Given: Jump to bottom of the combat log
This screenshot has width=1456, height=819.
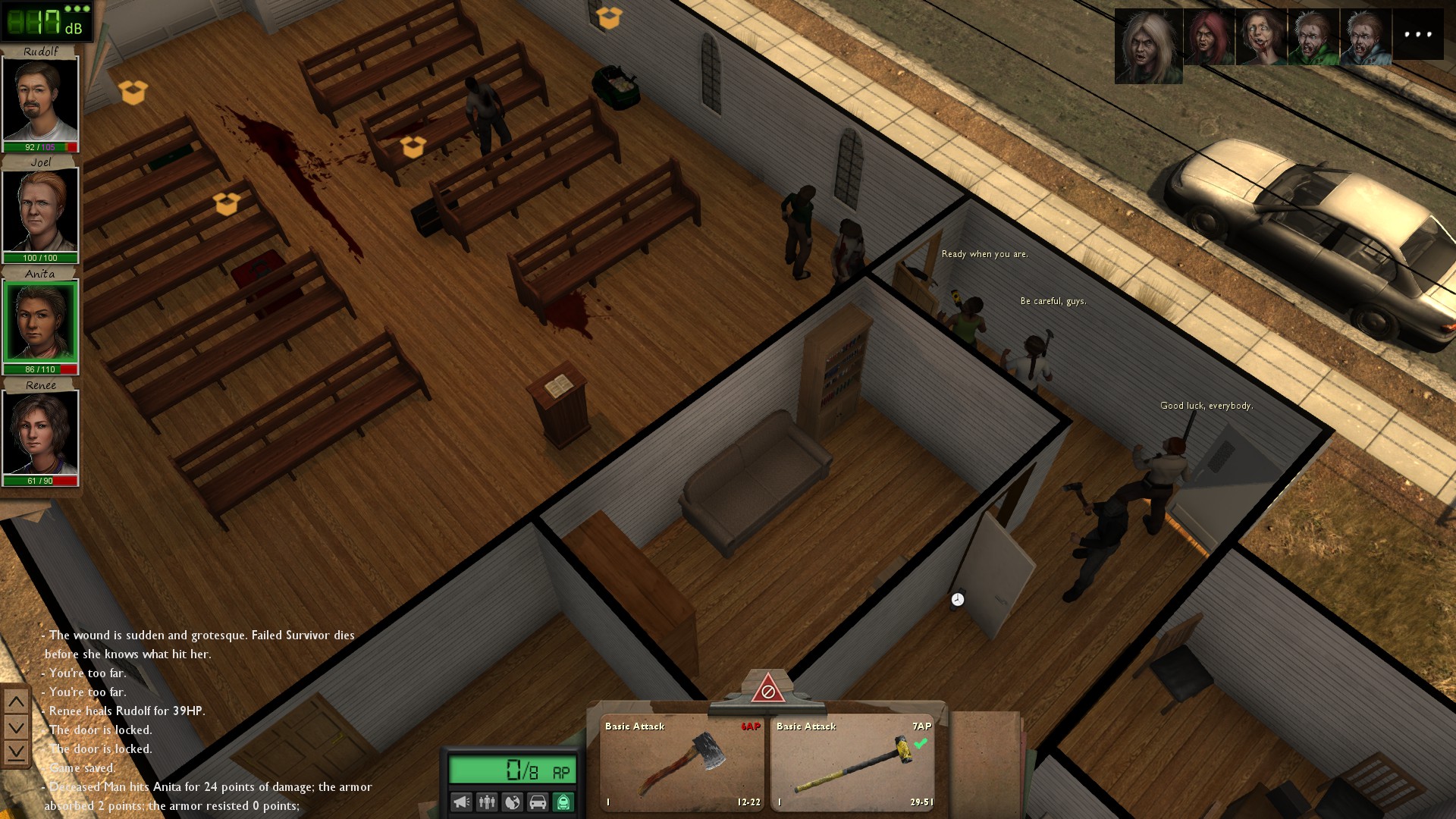Looking at the screenshot, I should point(16,752).
